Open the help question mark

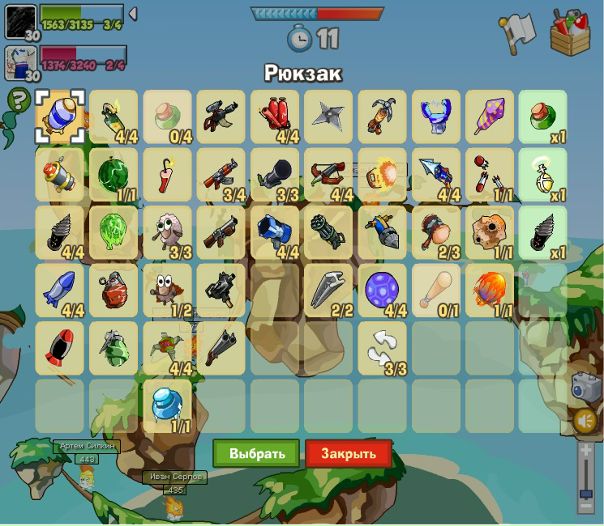coord(17,99)
